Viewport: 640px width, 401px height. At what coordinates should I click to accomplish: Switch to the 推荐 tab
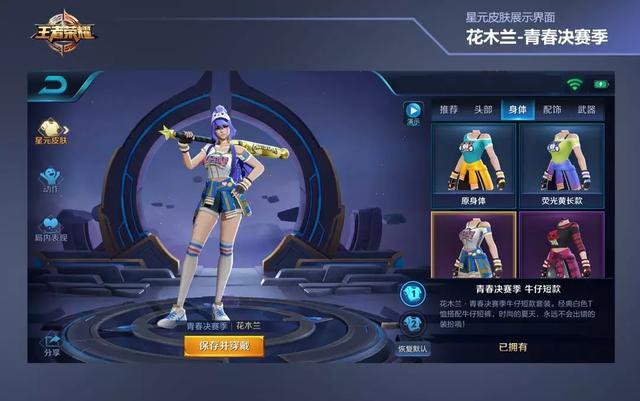coord(449,109)
